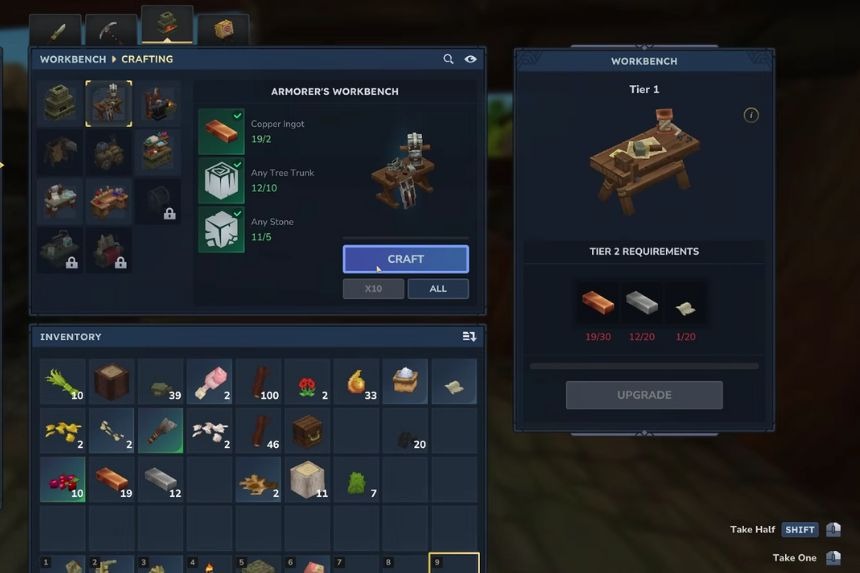Choose the ALL craft quantity button
Viewport: 860px width, 573px height.
[x=438, y=289]
